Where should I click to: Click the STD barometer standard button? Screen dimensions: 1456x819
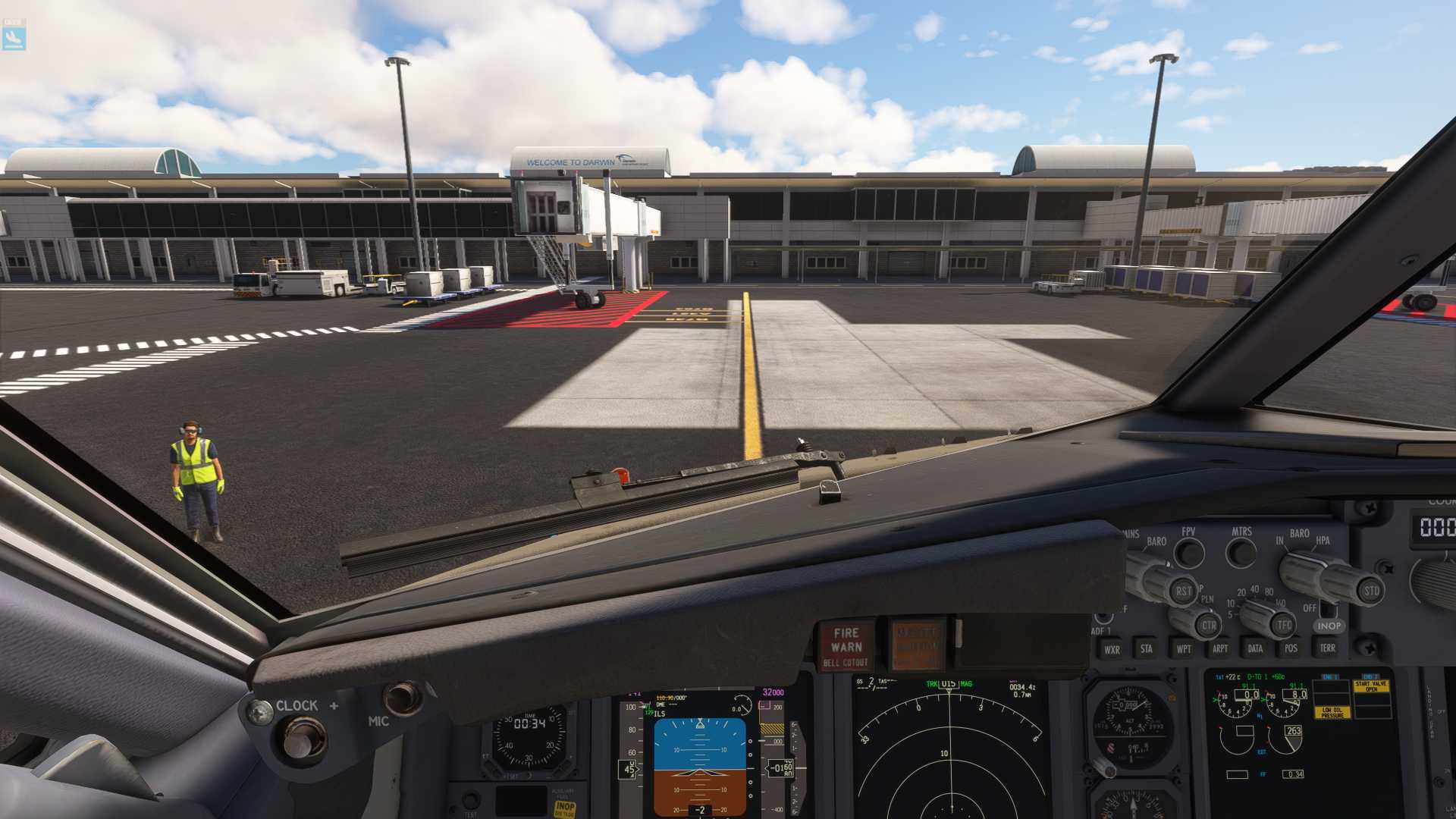(x=1371, y=591)
